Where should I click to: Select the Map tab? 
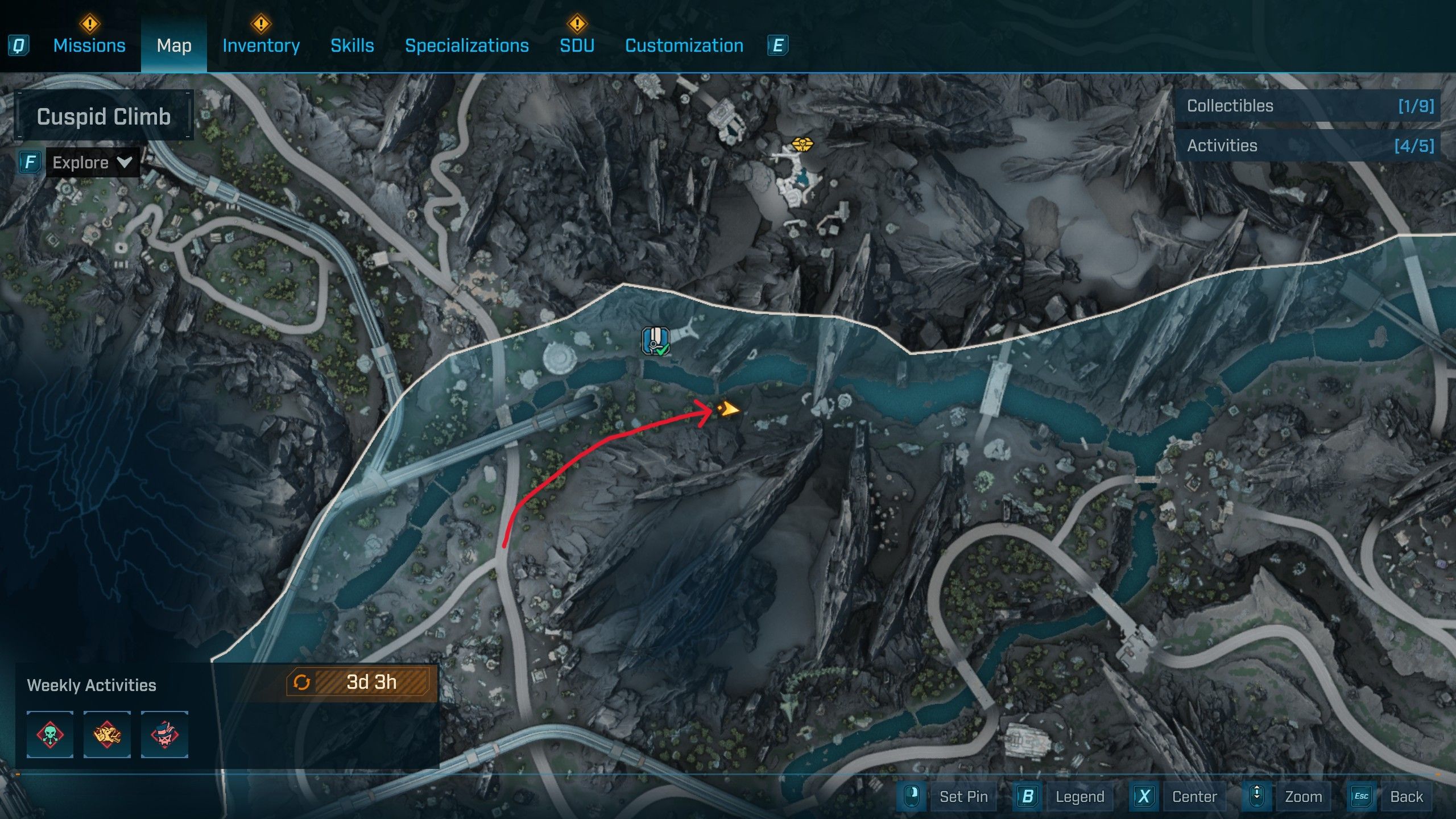[174, 45]
